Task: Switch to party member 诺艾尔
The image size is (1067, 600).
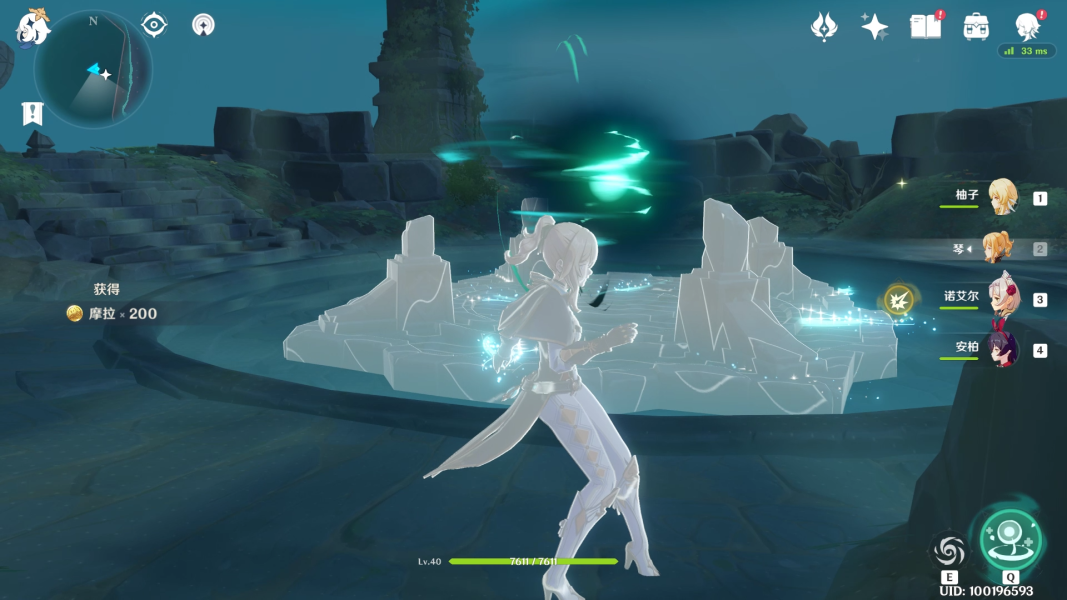Action: click(1001, 298)
